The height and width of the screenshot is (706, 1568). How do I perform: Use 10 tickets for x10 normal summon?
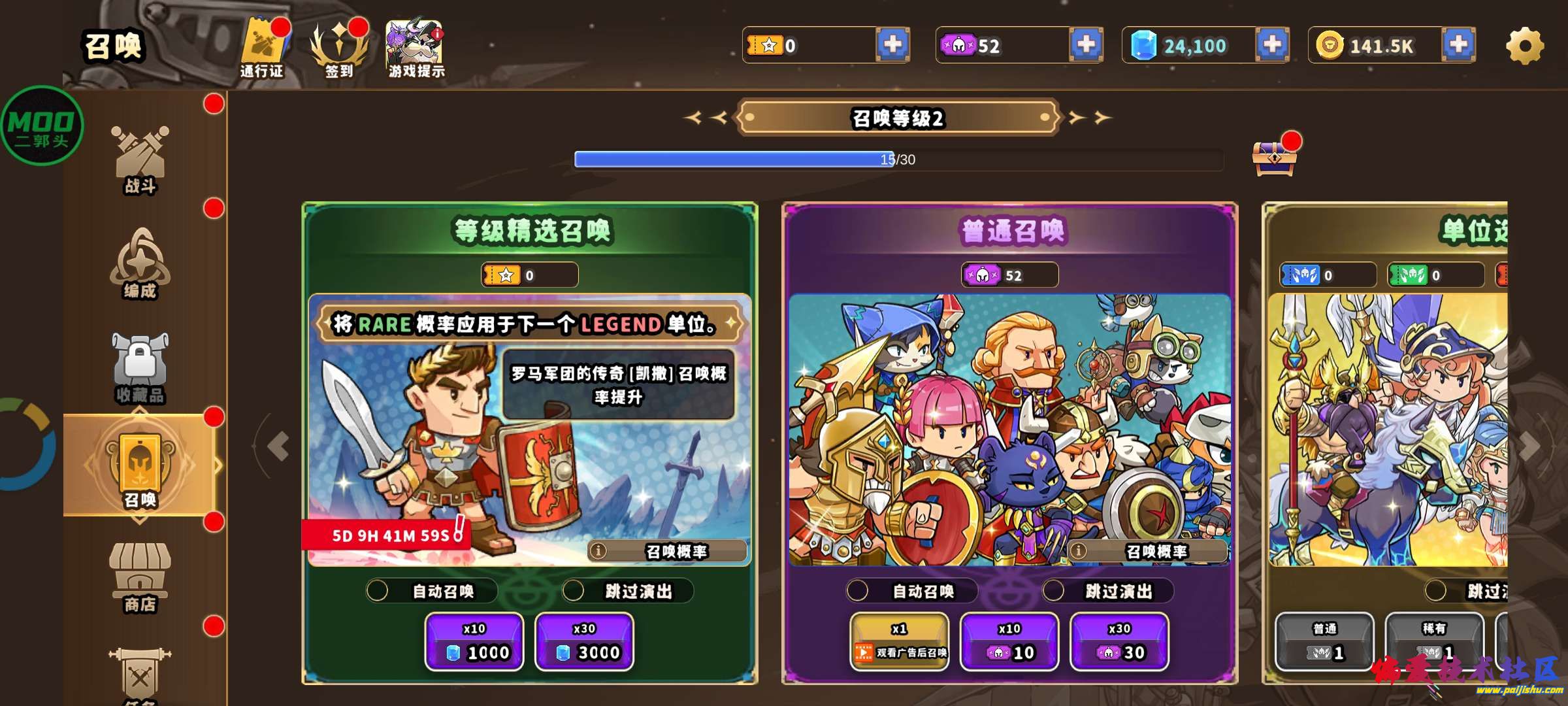pos(1009,641)
